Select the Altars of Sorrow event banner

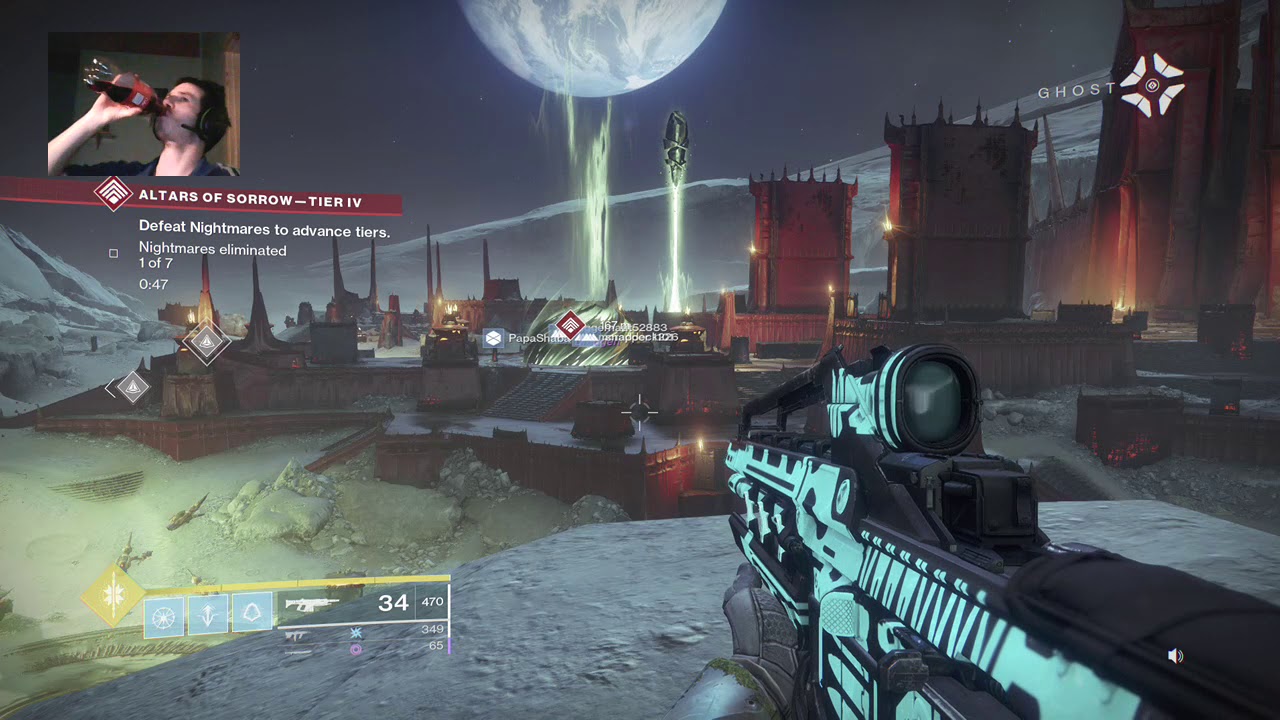coord(250,201)
